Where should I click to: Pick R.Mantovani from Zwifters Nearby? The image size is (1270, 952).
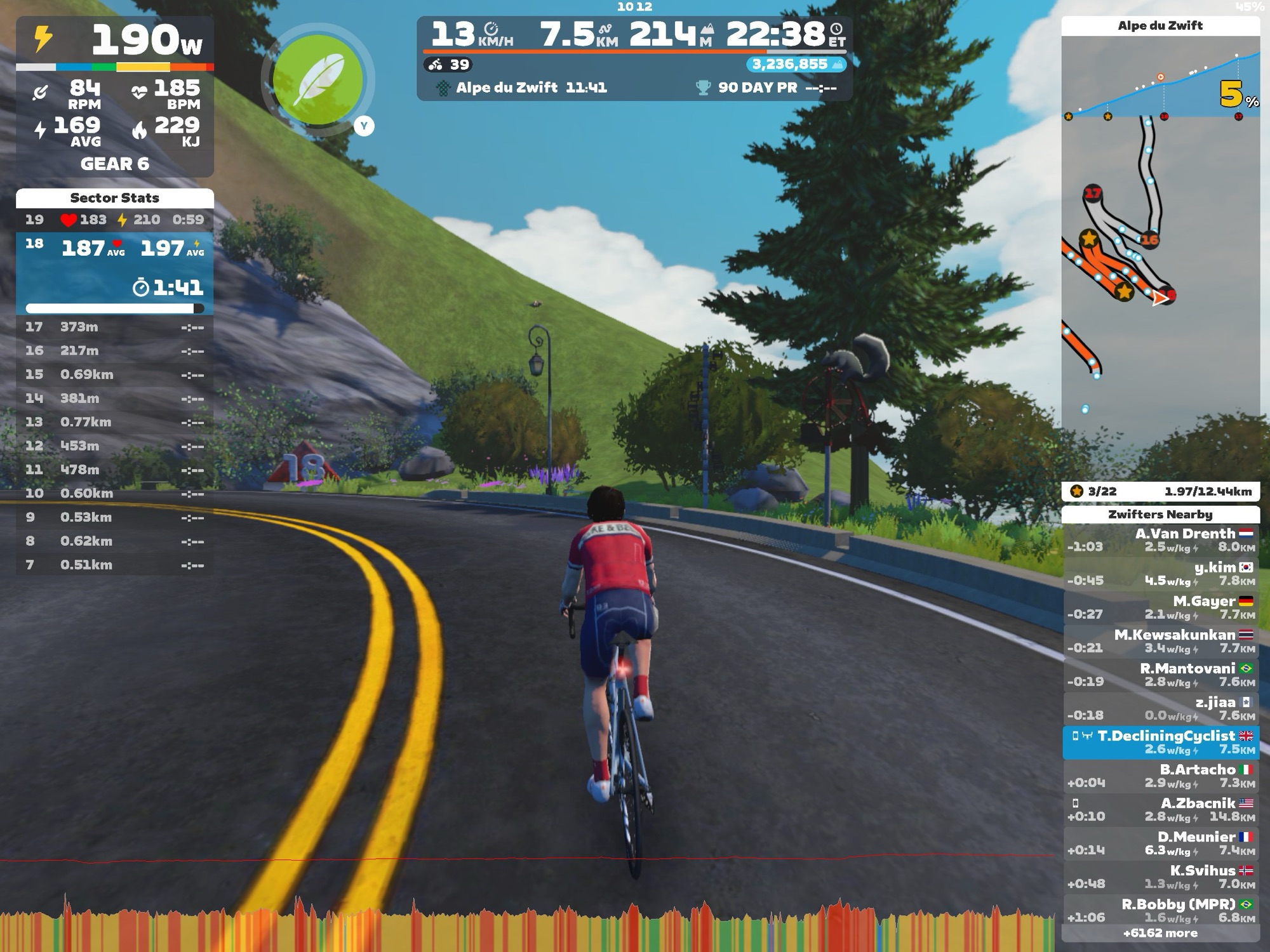click(1160, 675)
